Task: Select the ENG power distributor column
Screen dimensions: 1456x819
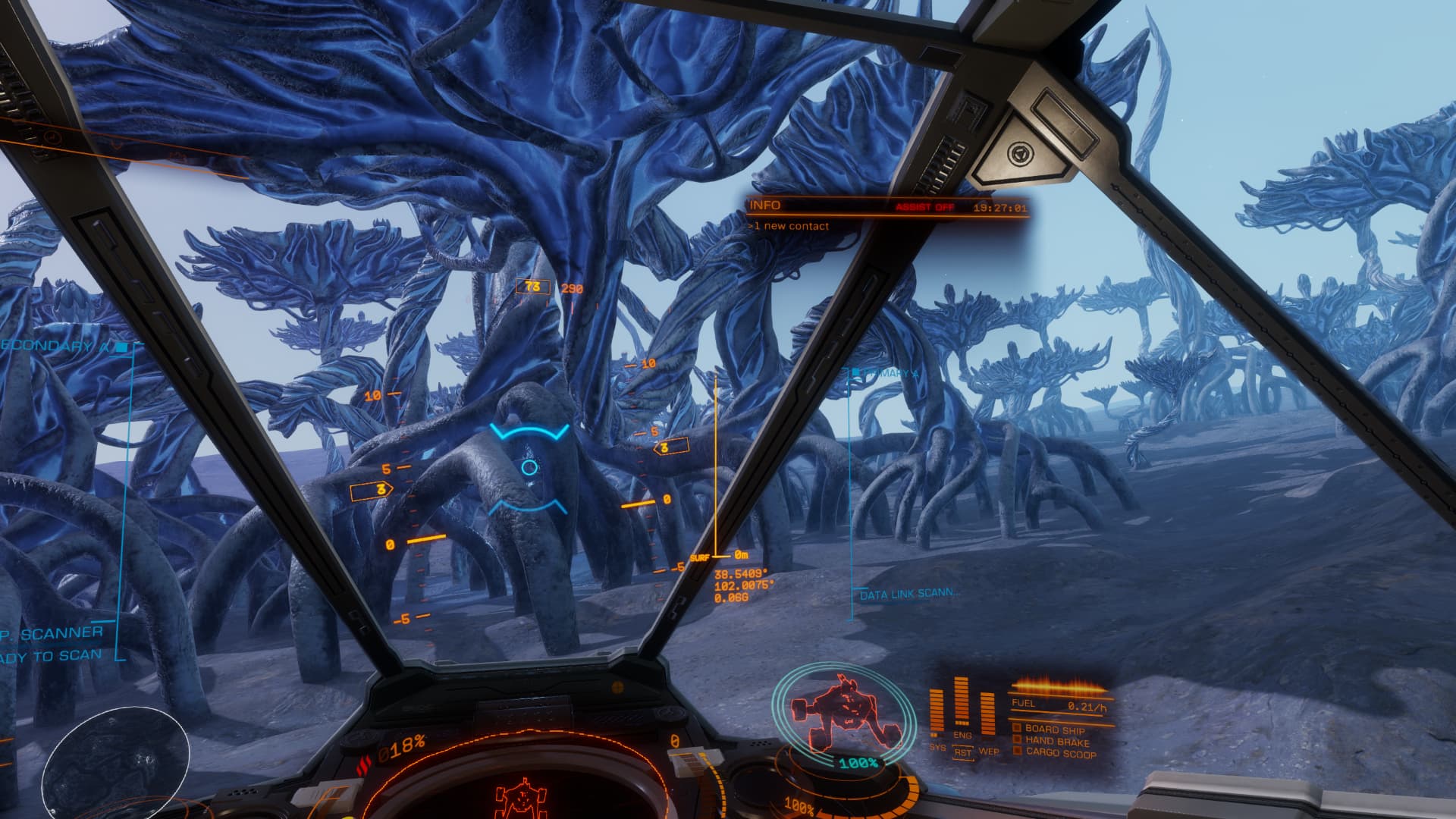Action: [x=962, y=704]
